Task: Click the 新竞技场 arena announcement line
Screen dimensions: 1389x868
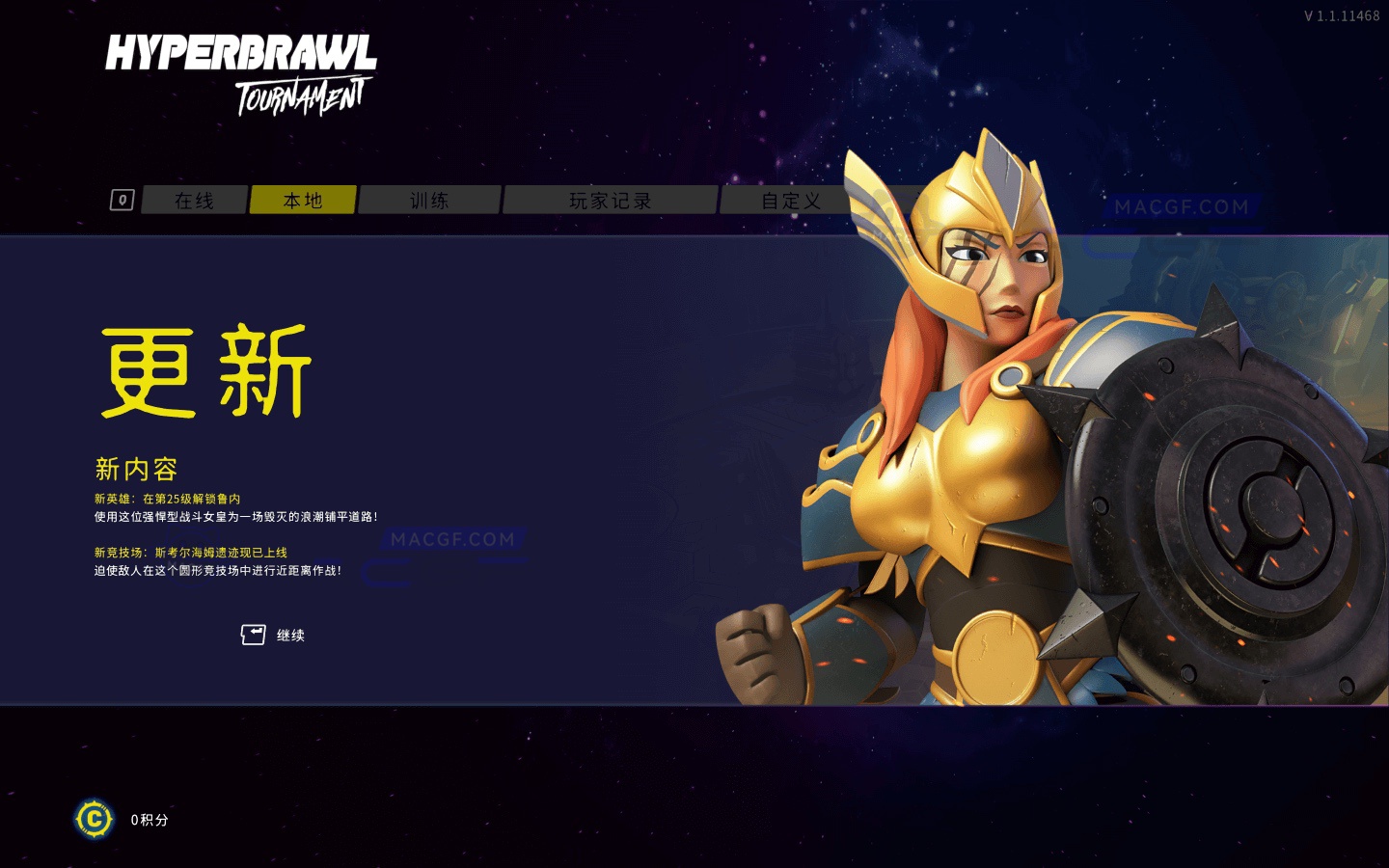Action: click(193, 552)
